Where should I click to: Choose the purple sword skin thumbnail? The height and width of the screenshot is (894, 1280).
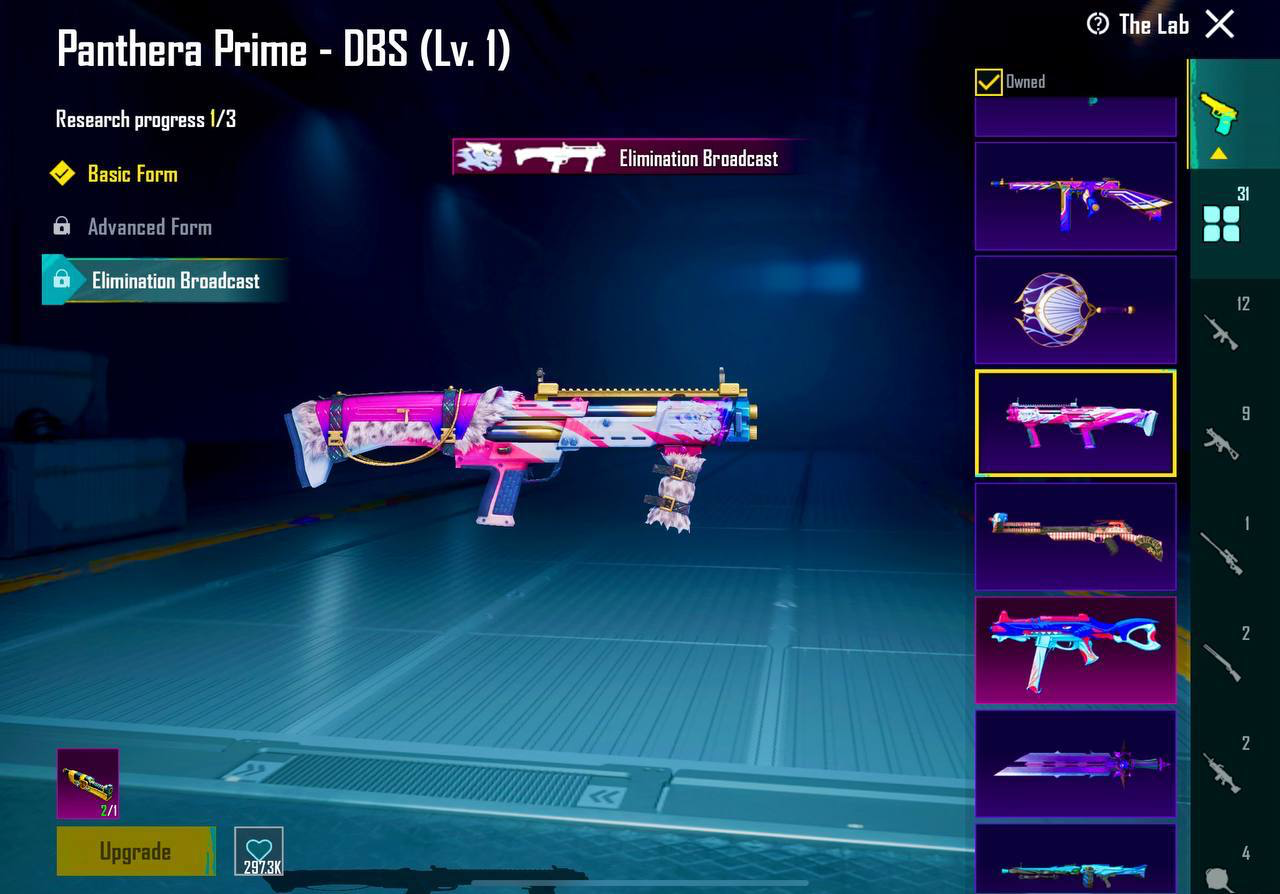(x=1075, y=764)
